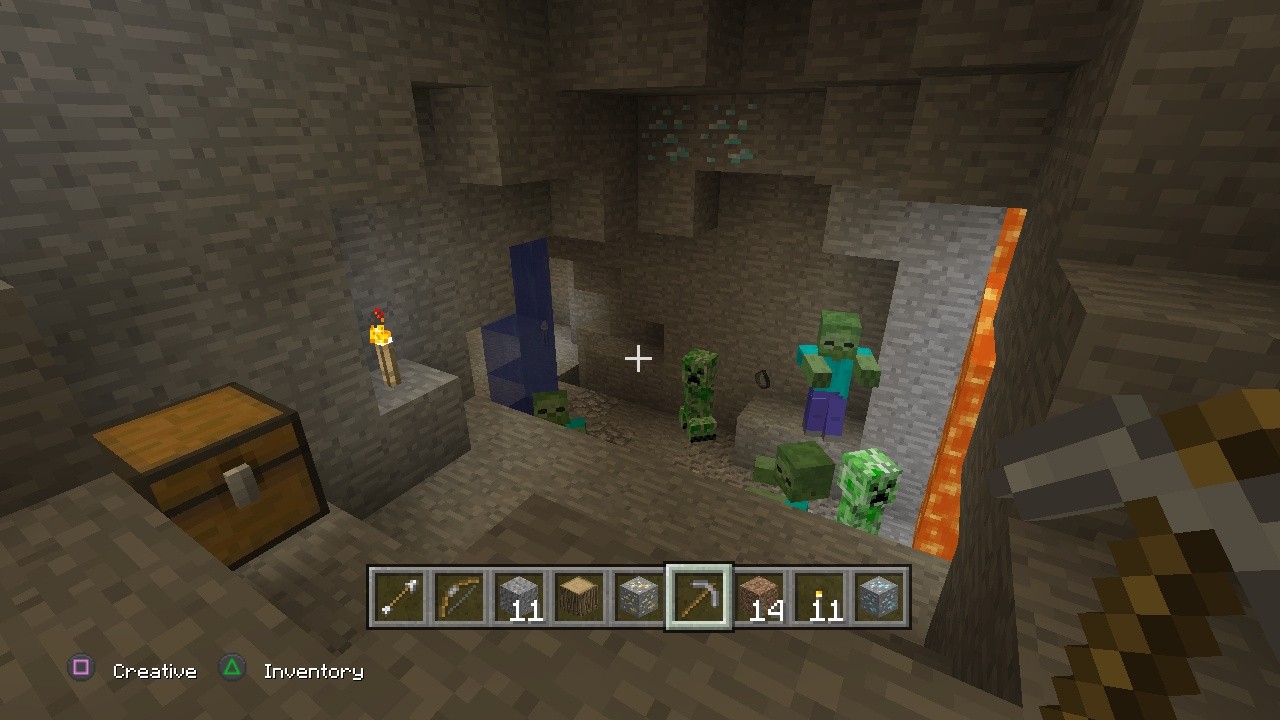Click the crosshair at screen center
Viewport: 1280px width, 720px height.
tap(638, 357)
